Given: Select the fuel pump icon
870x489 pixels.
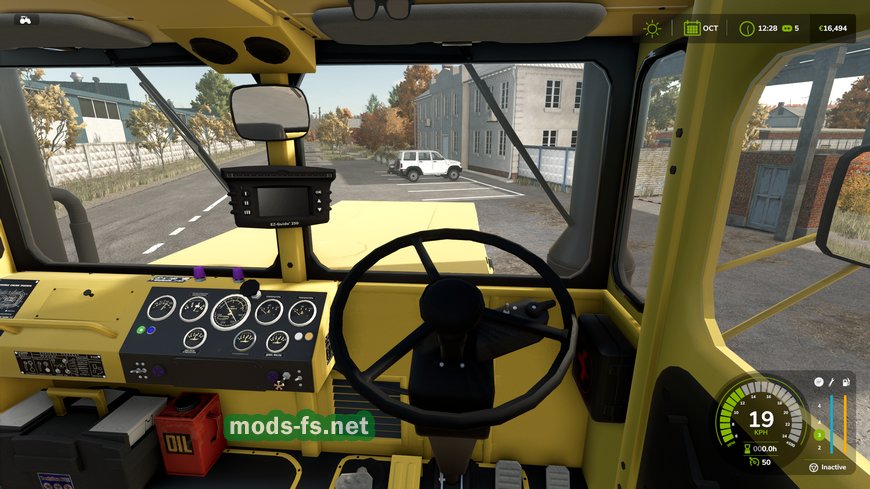Looking at the screenshot, I should click(x=846, y=382).
